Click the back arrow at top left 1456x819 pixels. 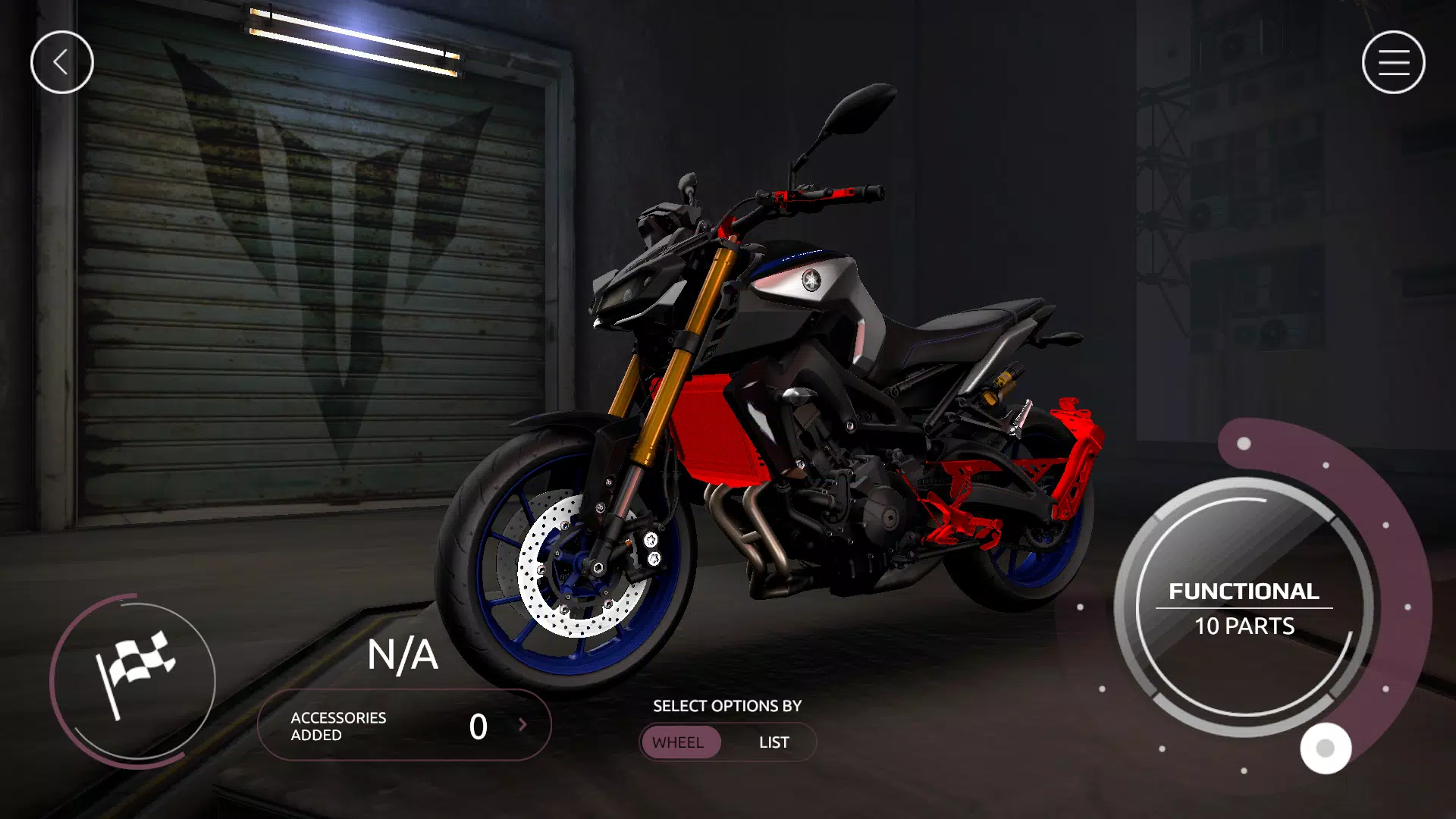[x=62, y=61]
